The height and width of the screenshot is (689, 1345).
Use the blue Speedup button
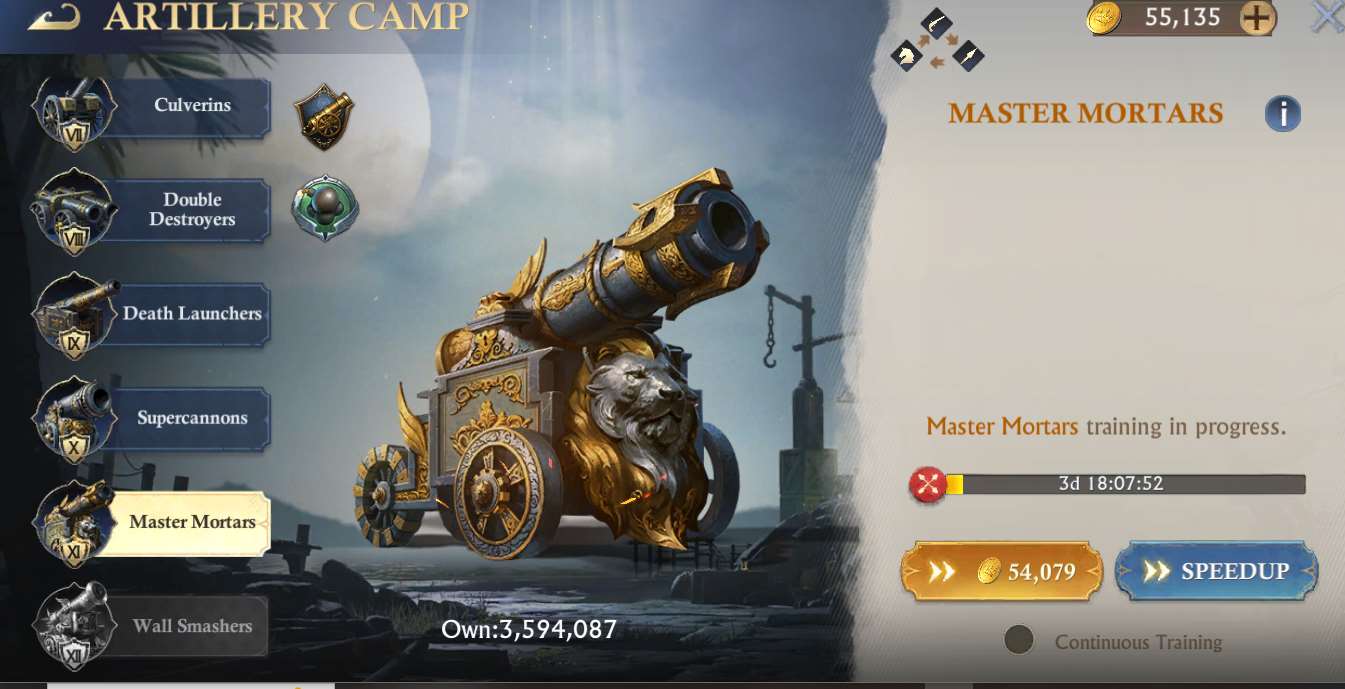coord(1216,572)
